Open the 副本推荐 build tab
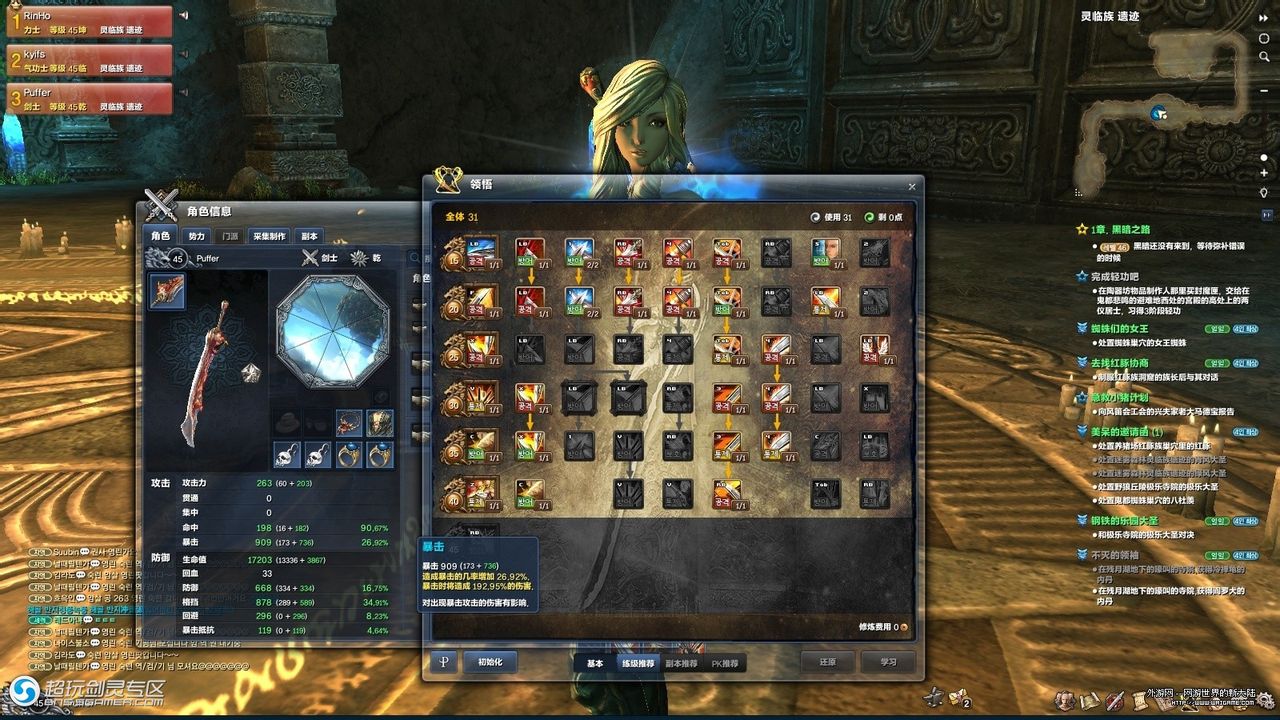This screenshot has width=1280, height=720. [x=681, y=663]
